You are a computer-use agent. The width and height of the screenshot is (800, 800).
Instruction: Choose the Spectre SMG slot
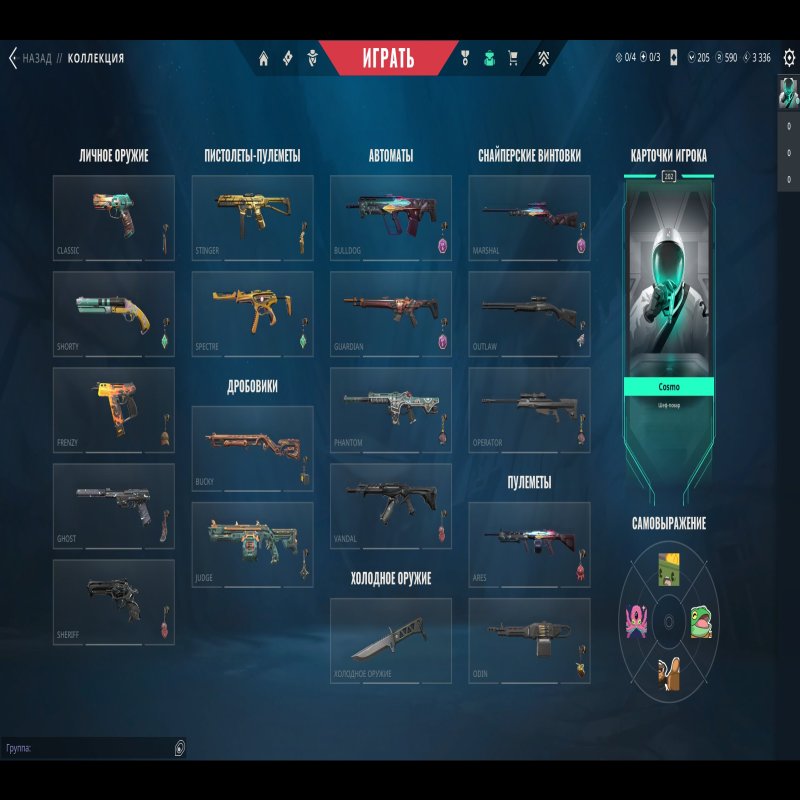(x=251, y=314)
